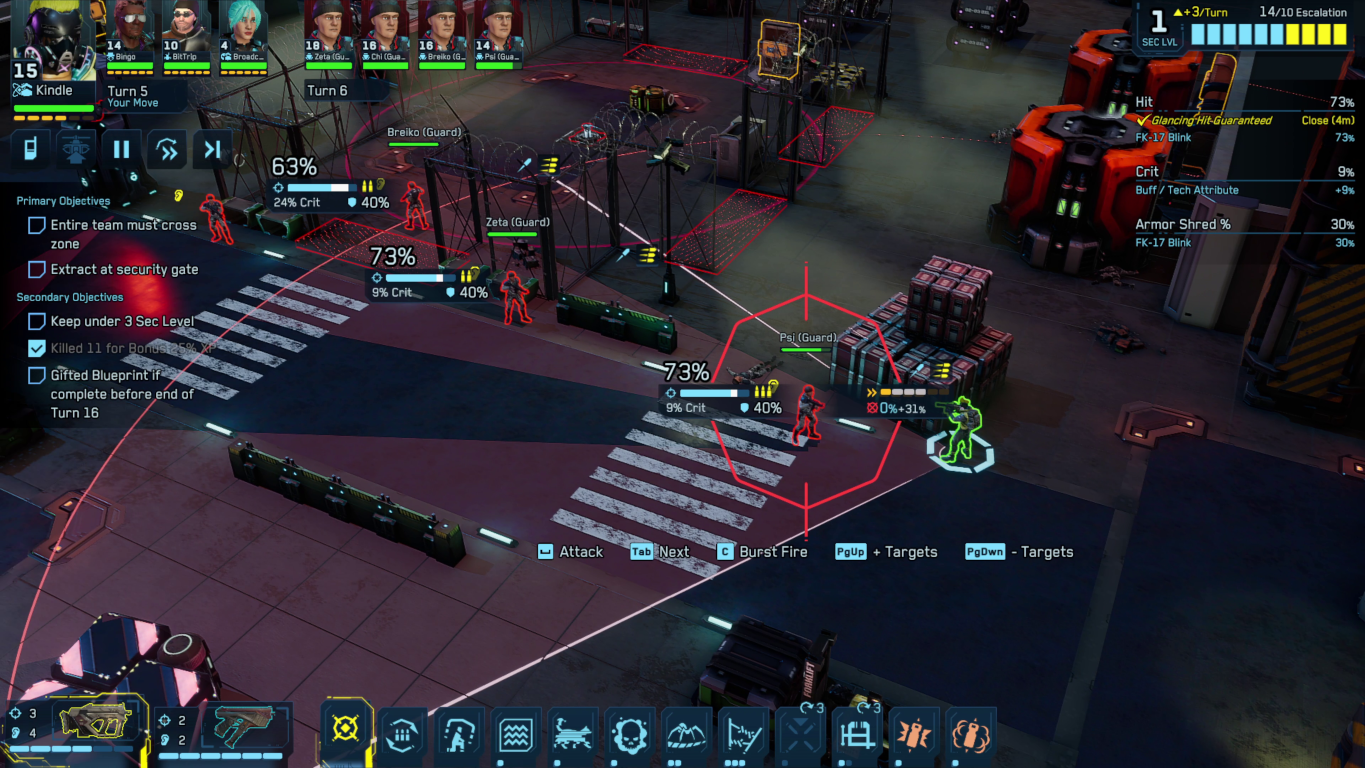The width and height of the screenshot is (1365, 768).
Task: Toggle the 'Keep under 3 Sec Level' checkbox
Action: (x=36, y=321)
